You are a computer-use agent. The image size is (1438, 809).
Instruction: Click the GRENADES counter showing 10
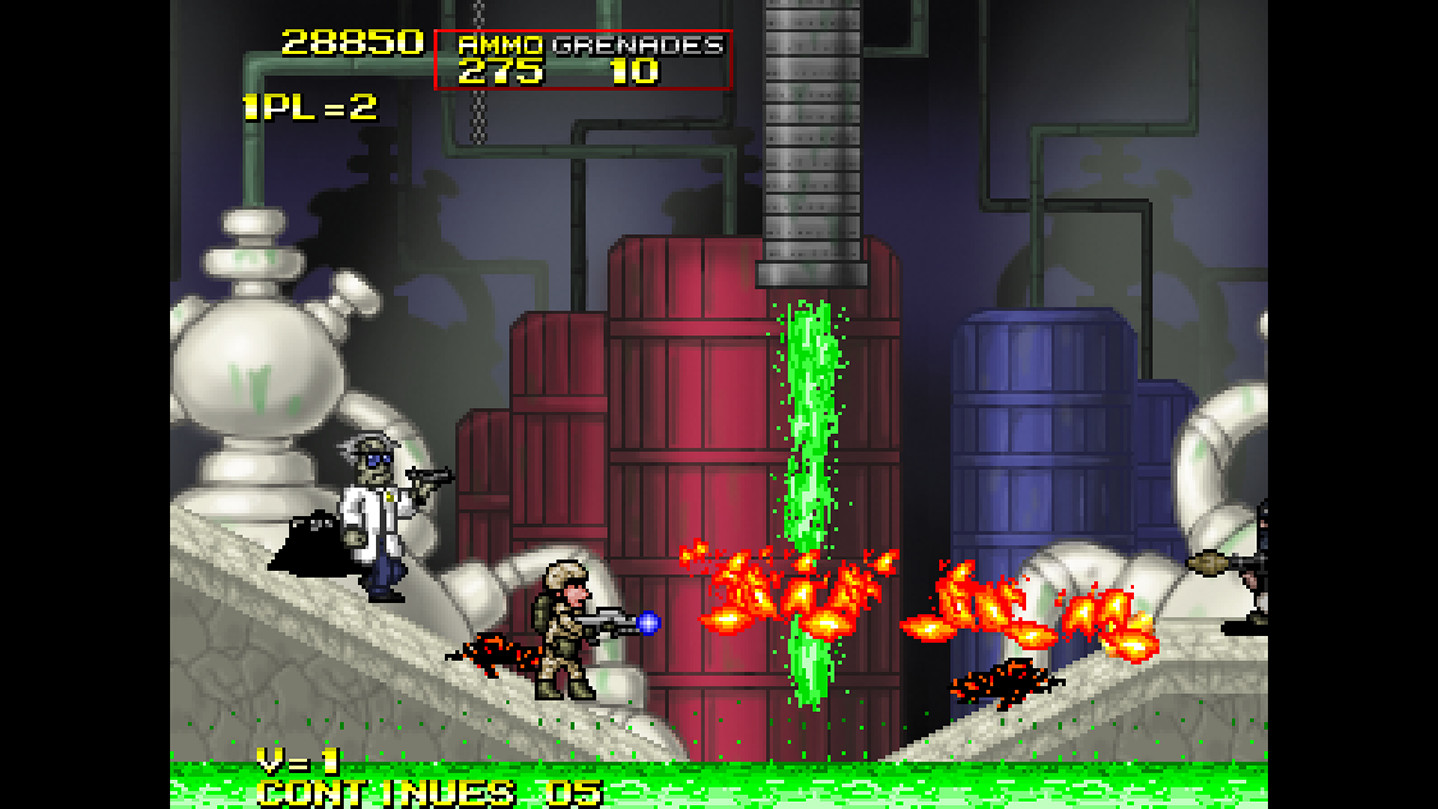coord(638,70)
